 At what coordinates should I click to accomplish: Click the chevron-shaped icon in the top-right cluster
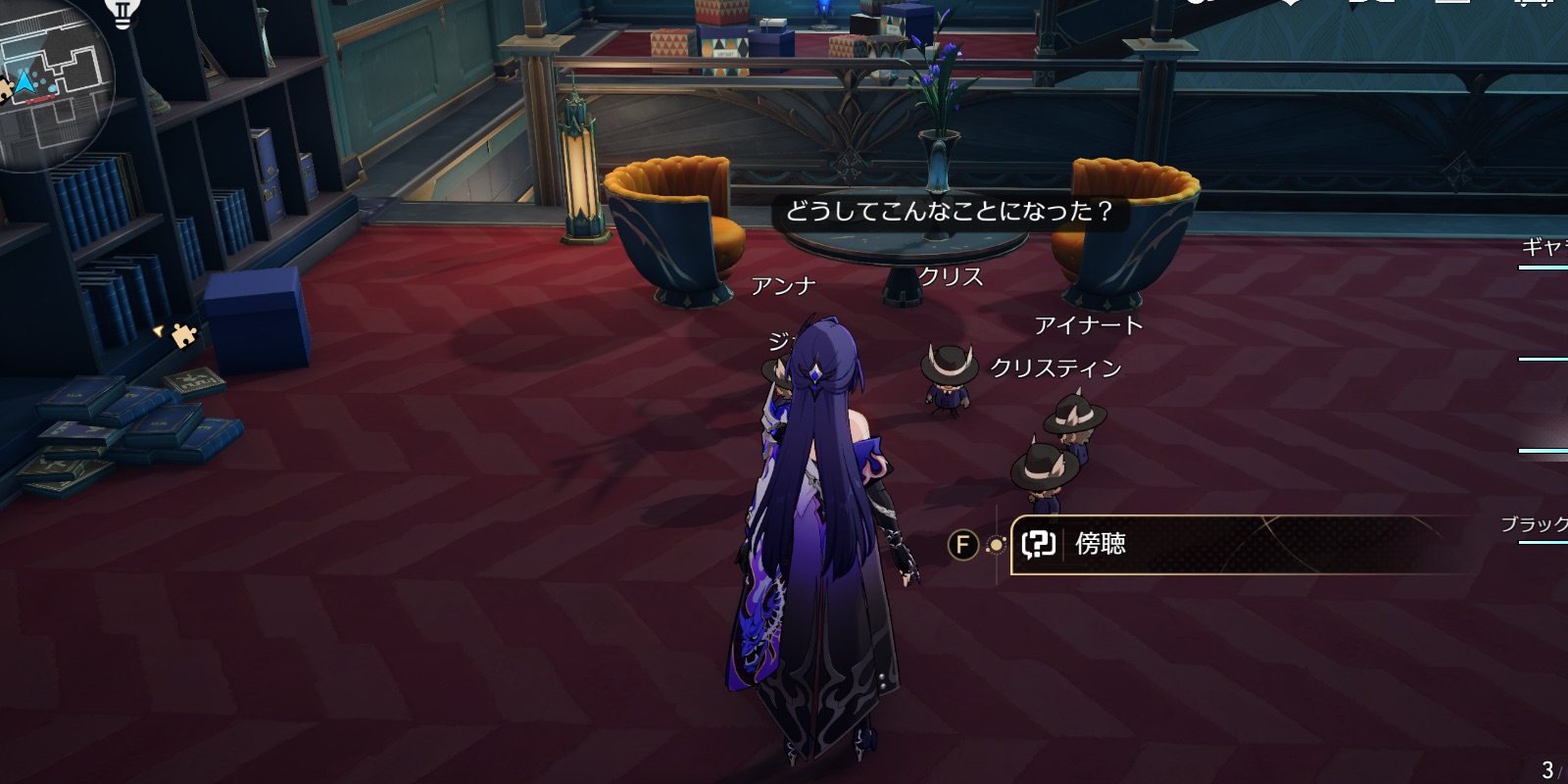point(1292,5)
